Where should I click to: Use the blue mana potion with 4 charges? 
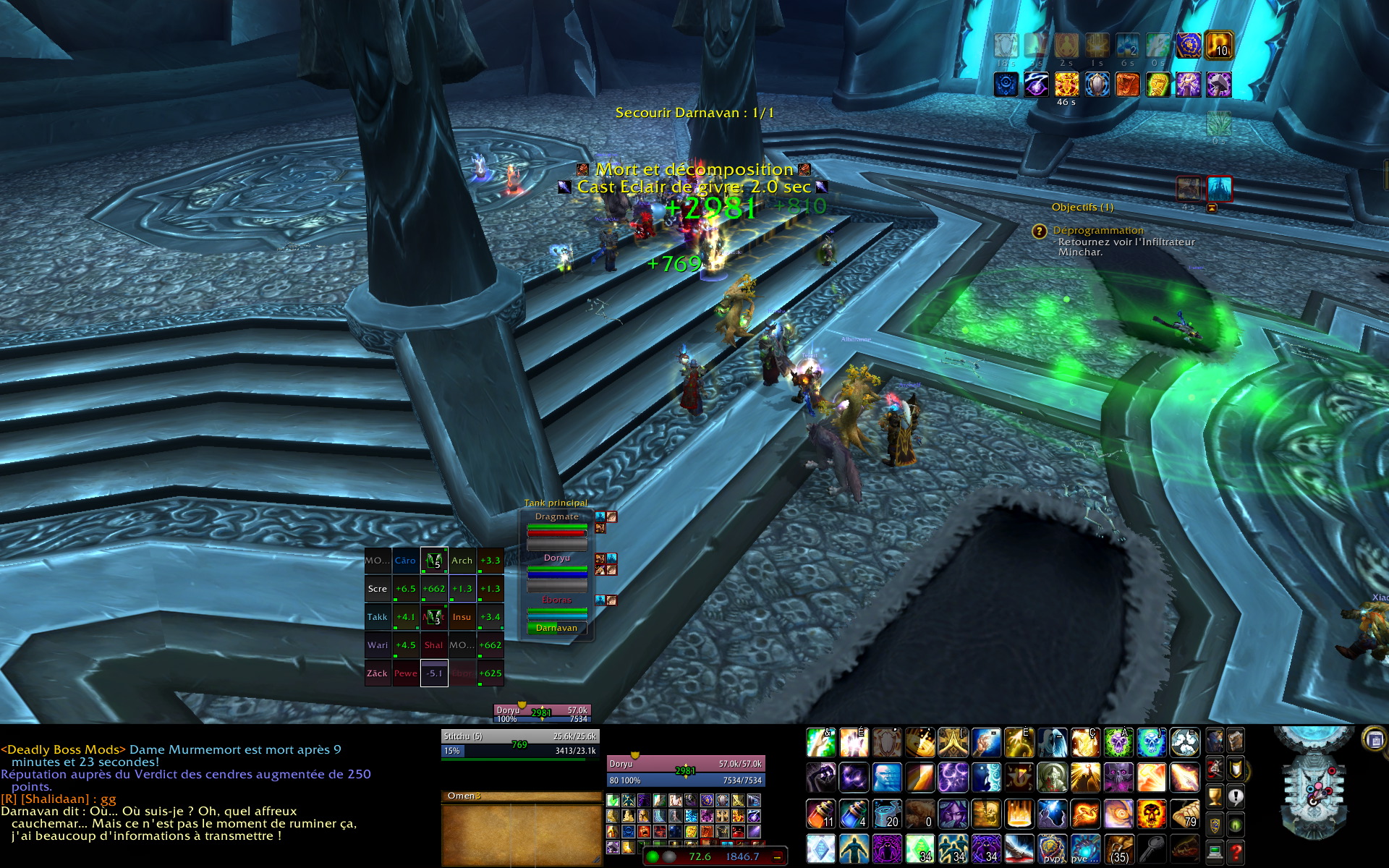pyautogui.click(x=854, y=814)
